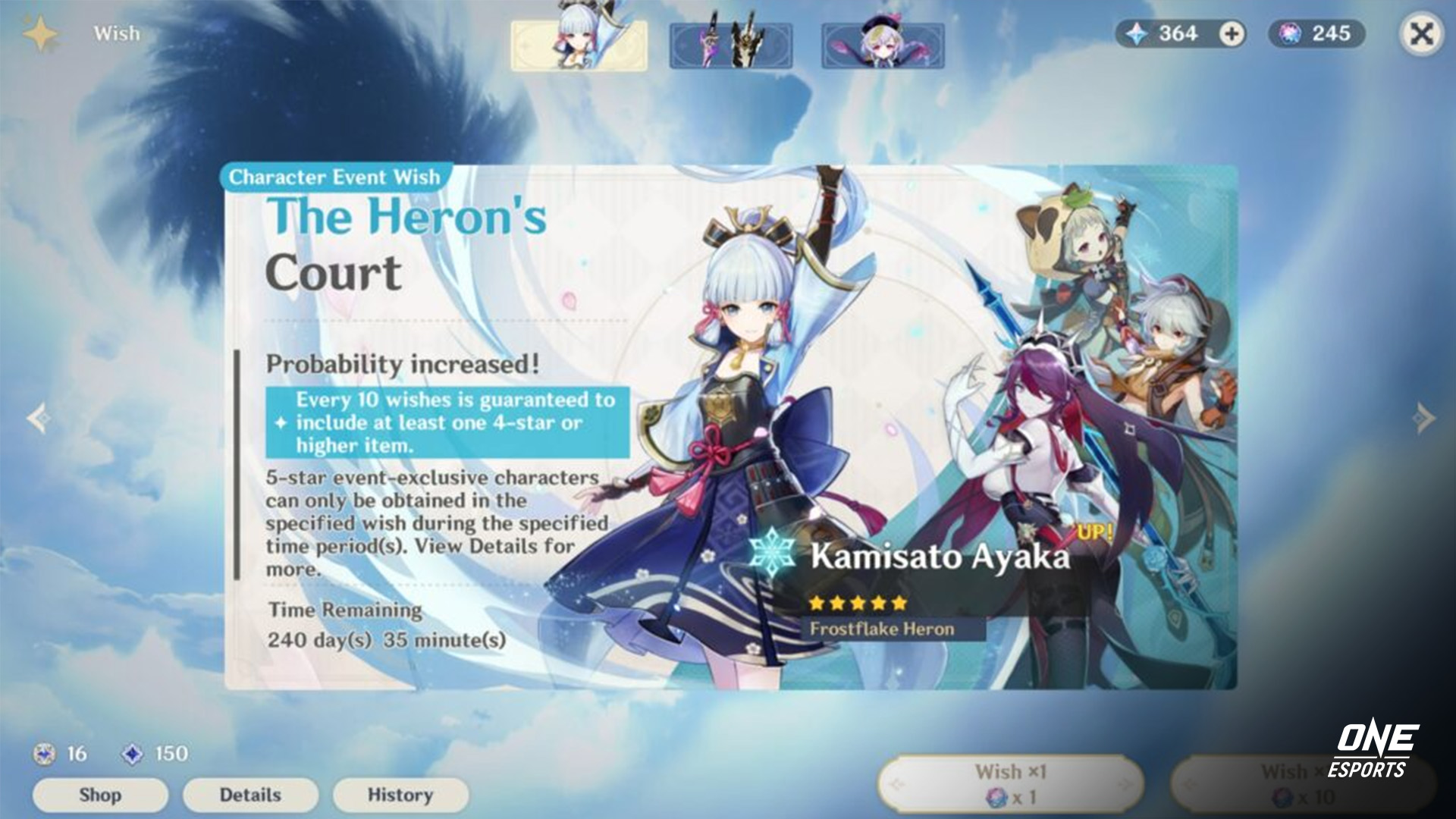Screen dimensions: 1456x819
Task: Click the Wish star icon top-left
Action: click(43, 32)
